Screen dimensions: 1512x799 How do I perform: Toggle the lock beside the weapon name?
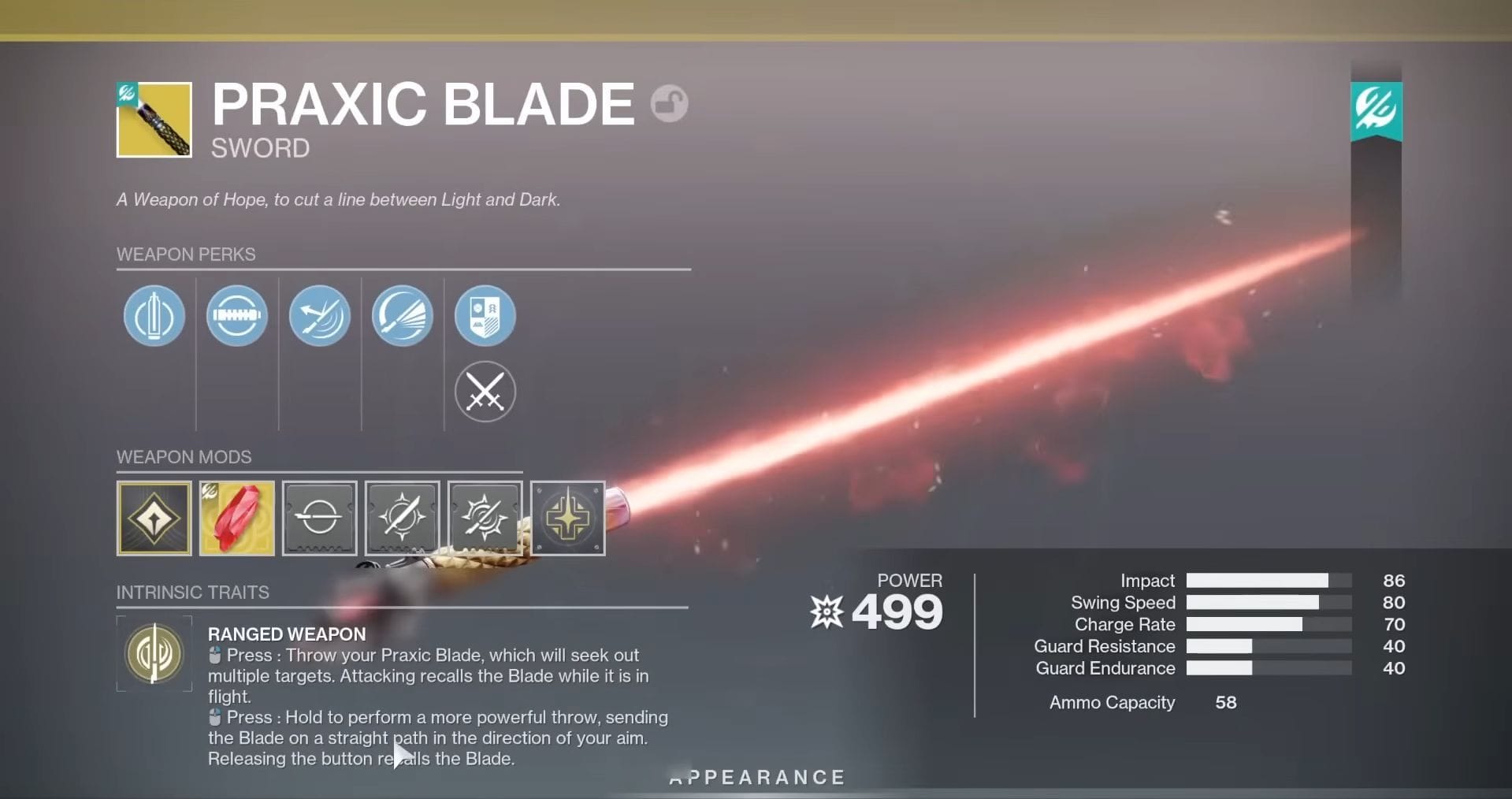pos(667,103)
